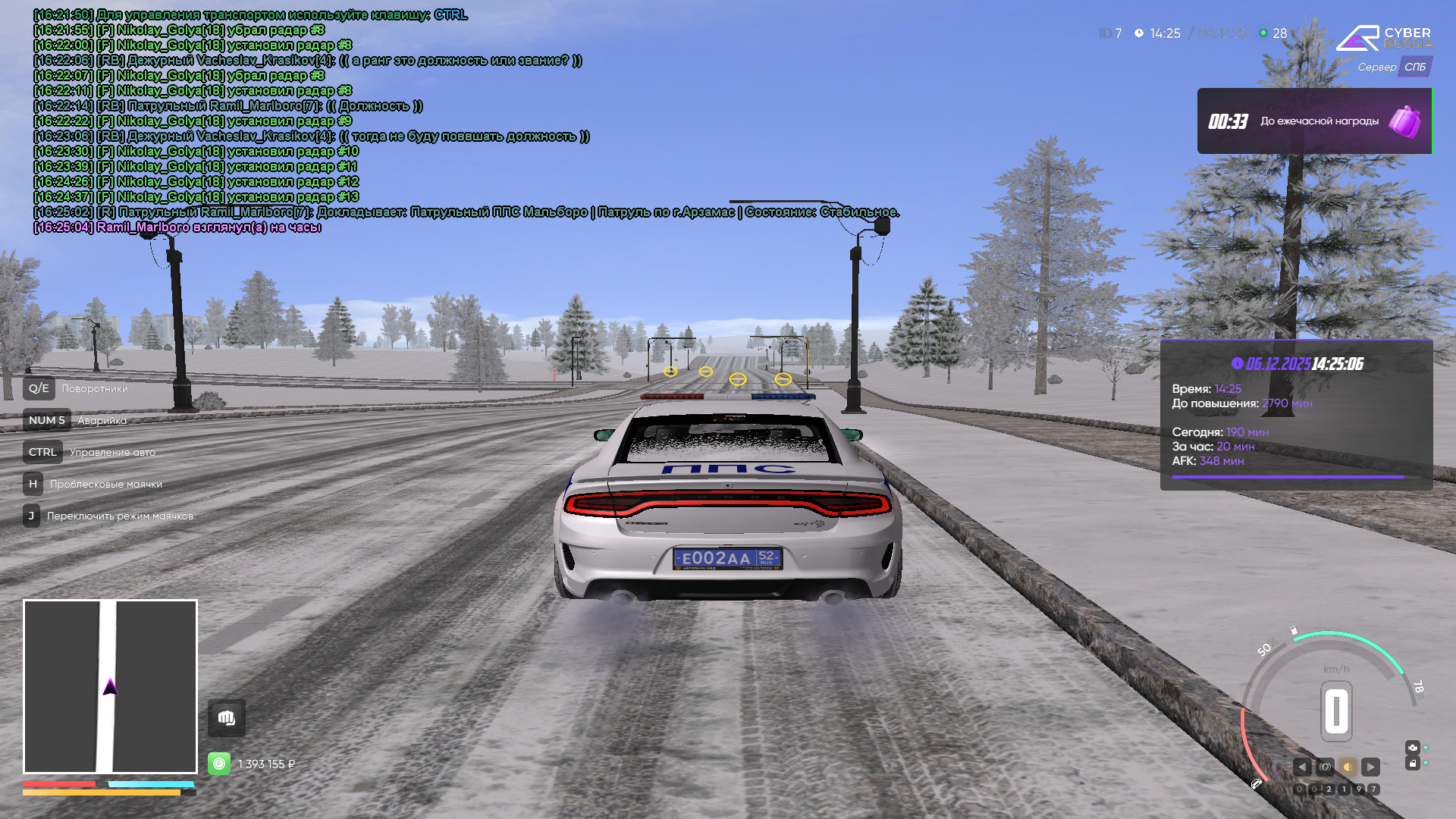1456x819 pixels.
Task: Toggle the left turn signal arrow
Action: coord(1302,767)
